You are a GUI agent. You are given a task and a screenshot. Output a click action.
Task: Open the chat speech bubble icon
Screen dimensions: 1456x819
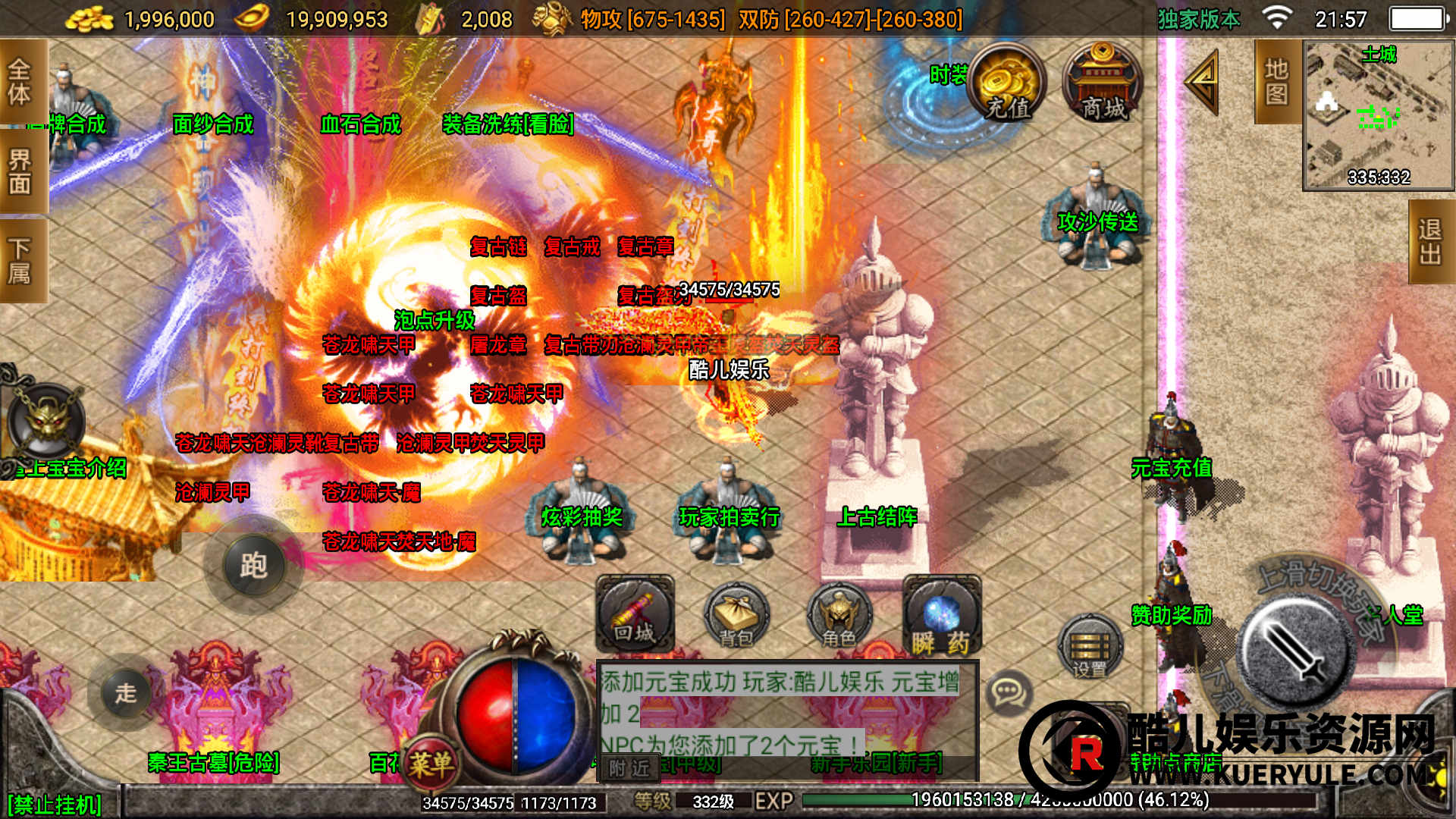click(x=1008, y=691)
